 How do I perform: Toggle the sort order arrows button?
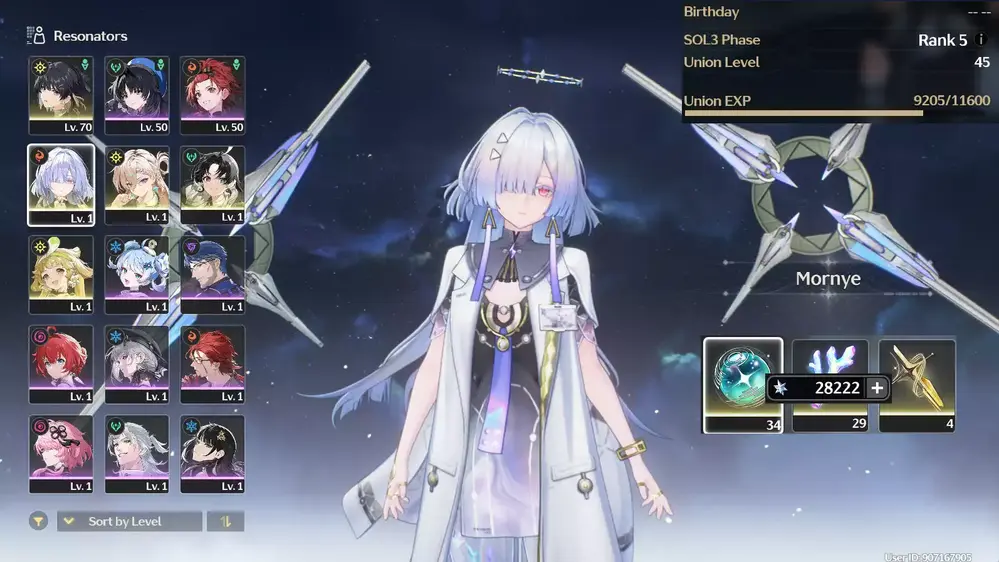tap(225, 521)
